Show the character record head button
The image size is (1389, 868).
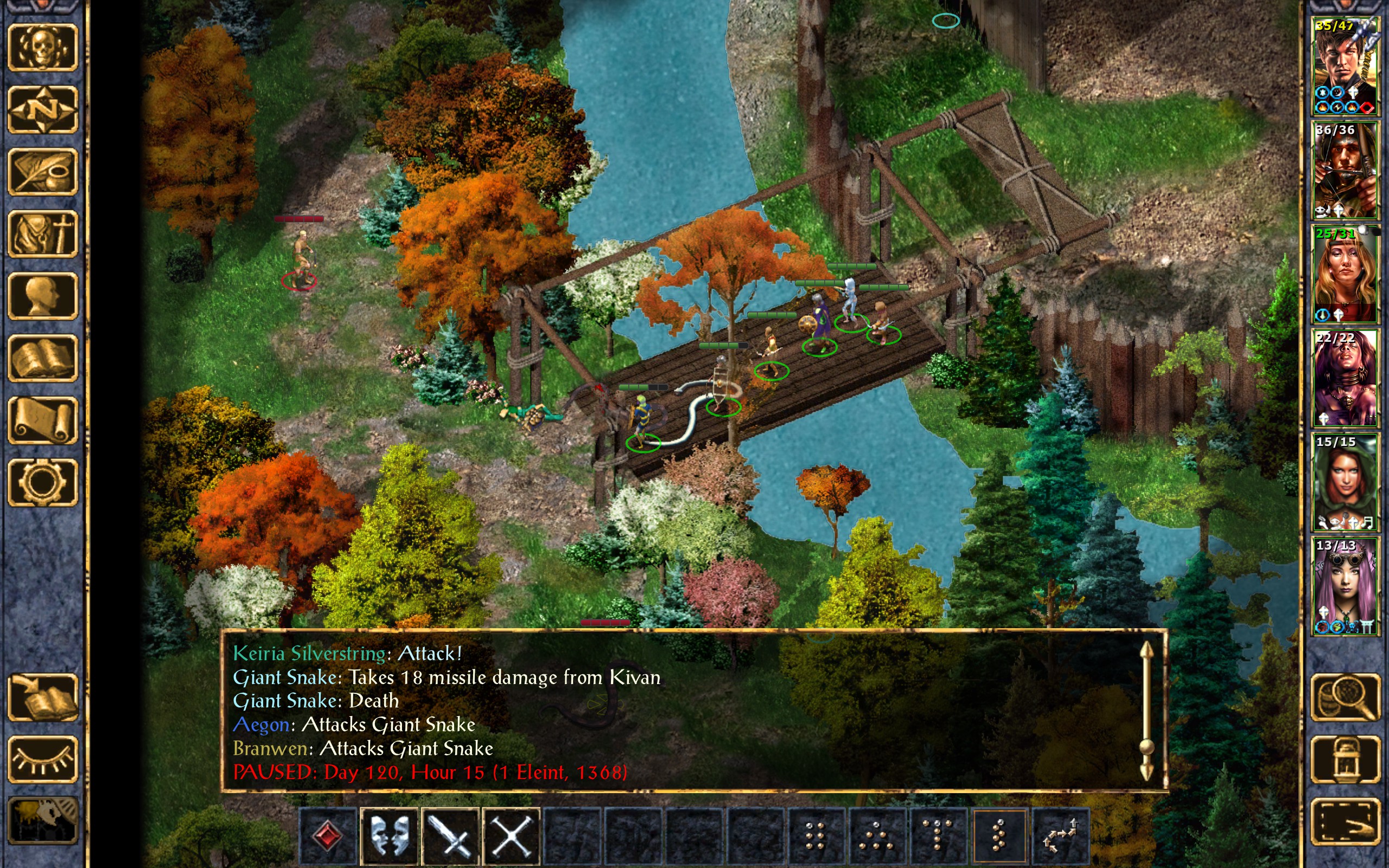coord(42,296)
